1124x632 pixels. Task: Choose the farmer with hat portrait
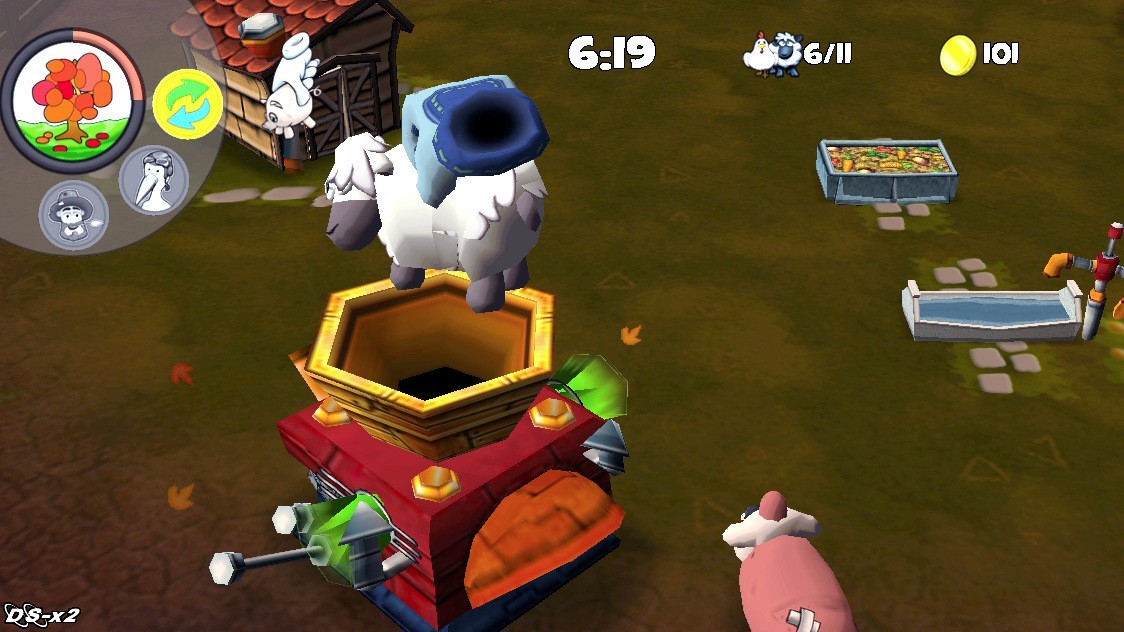click(73, 217)
